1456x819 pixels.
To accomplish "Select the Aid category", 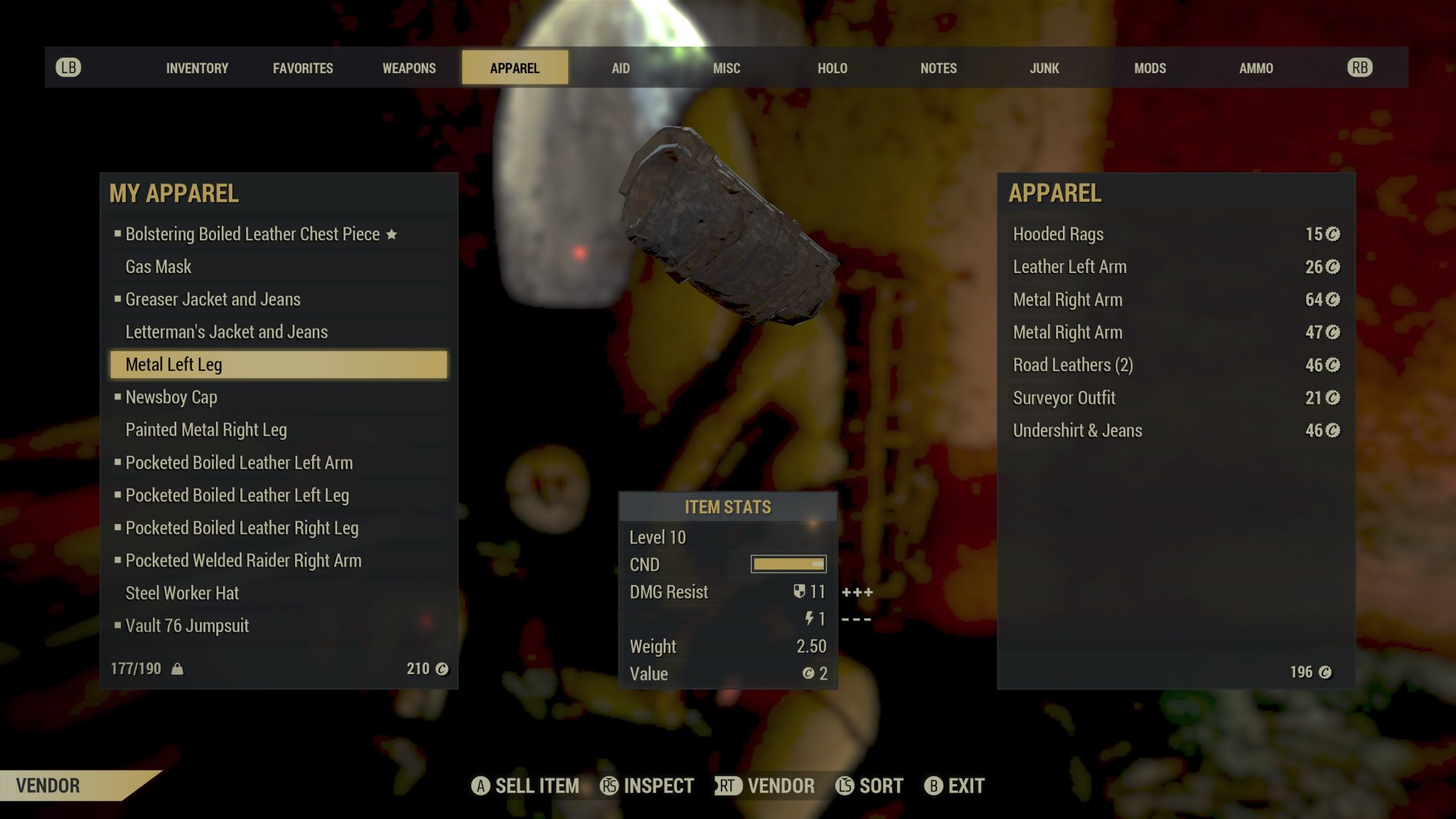I will (x=621, y=68).
